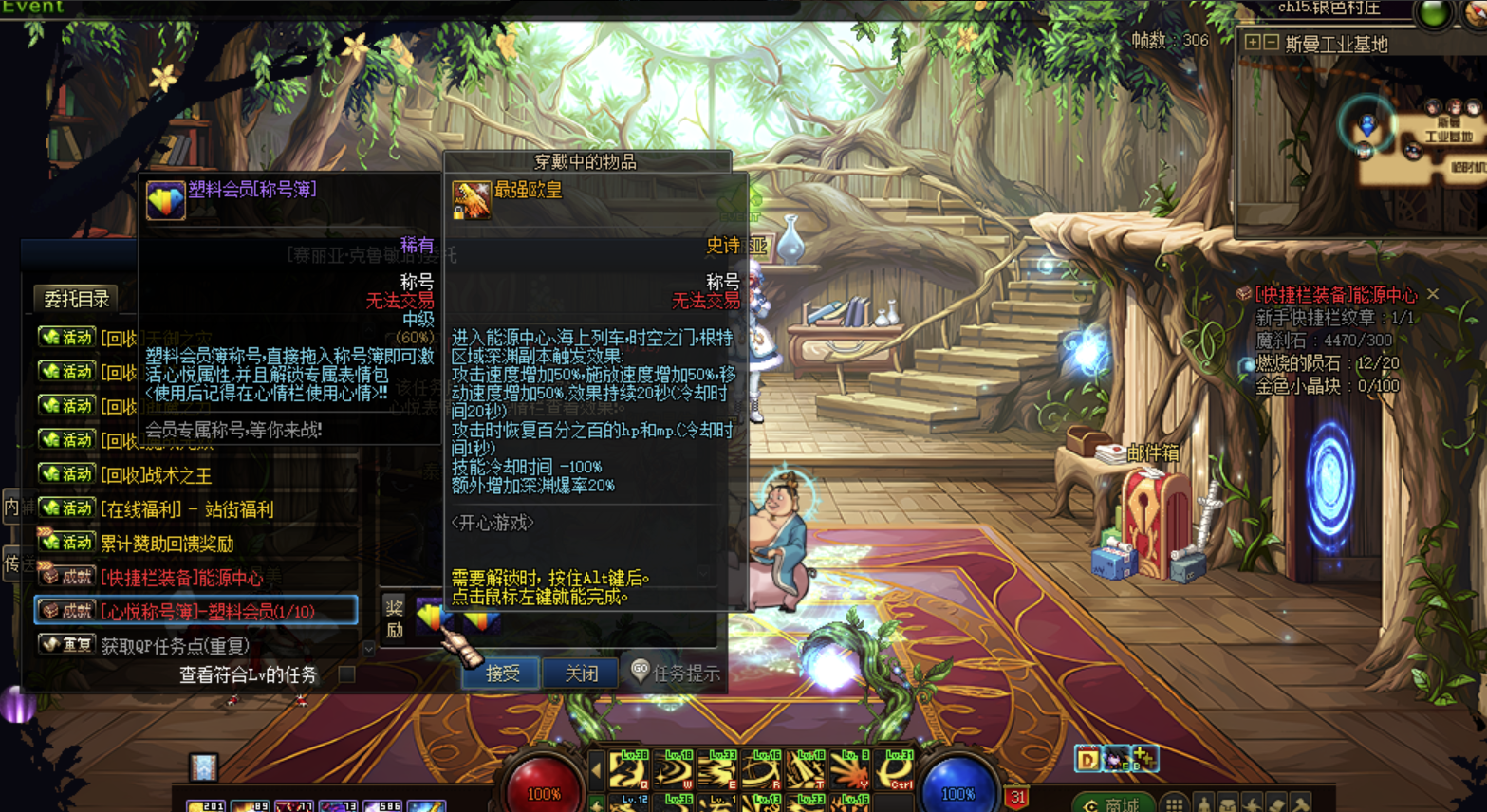Choose the 累计赞助回馈奖励 quest entry
Image resolution: width=1487 pixels, height=812 pixels.
(x=167, y=544)
